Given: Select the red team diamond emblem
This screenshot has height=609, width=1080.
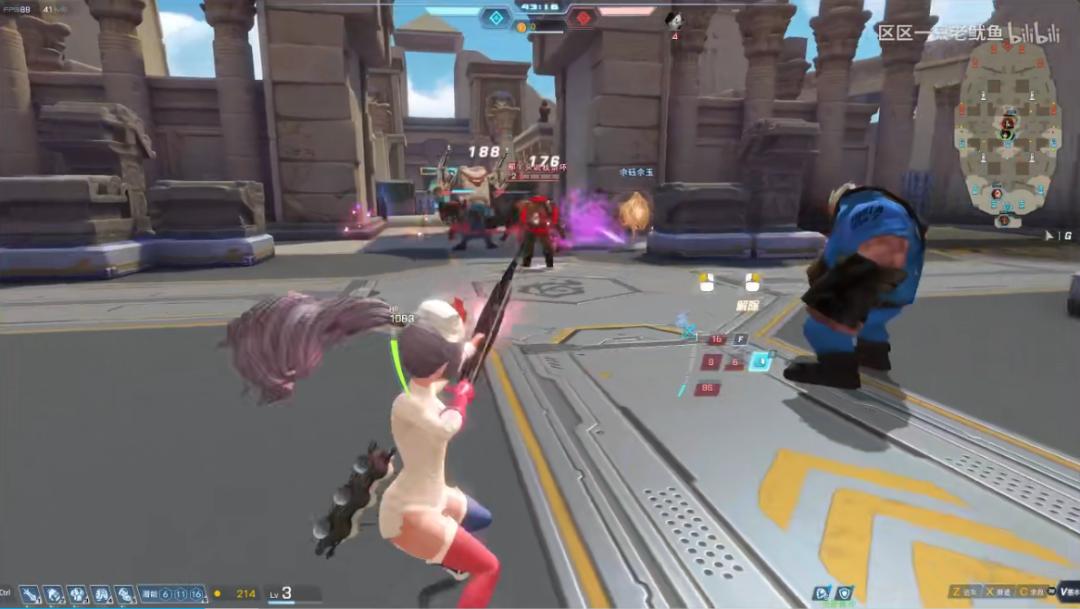Looking at the screenshot, I should coord(582,17).
